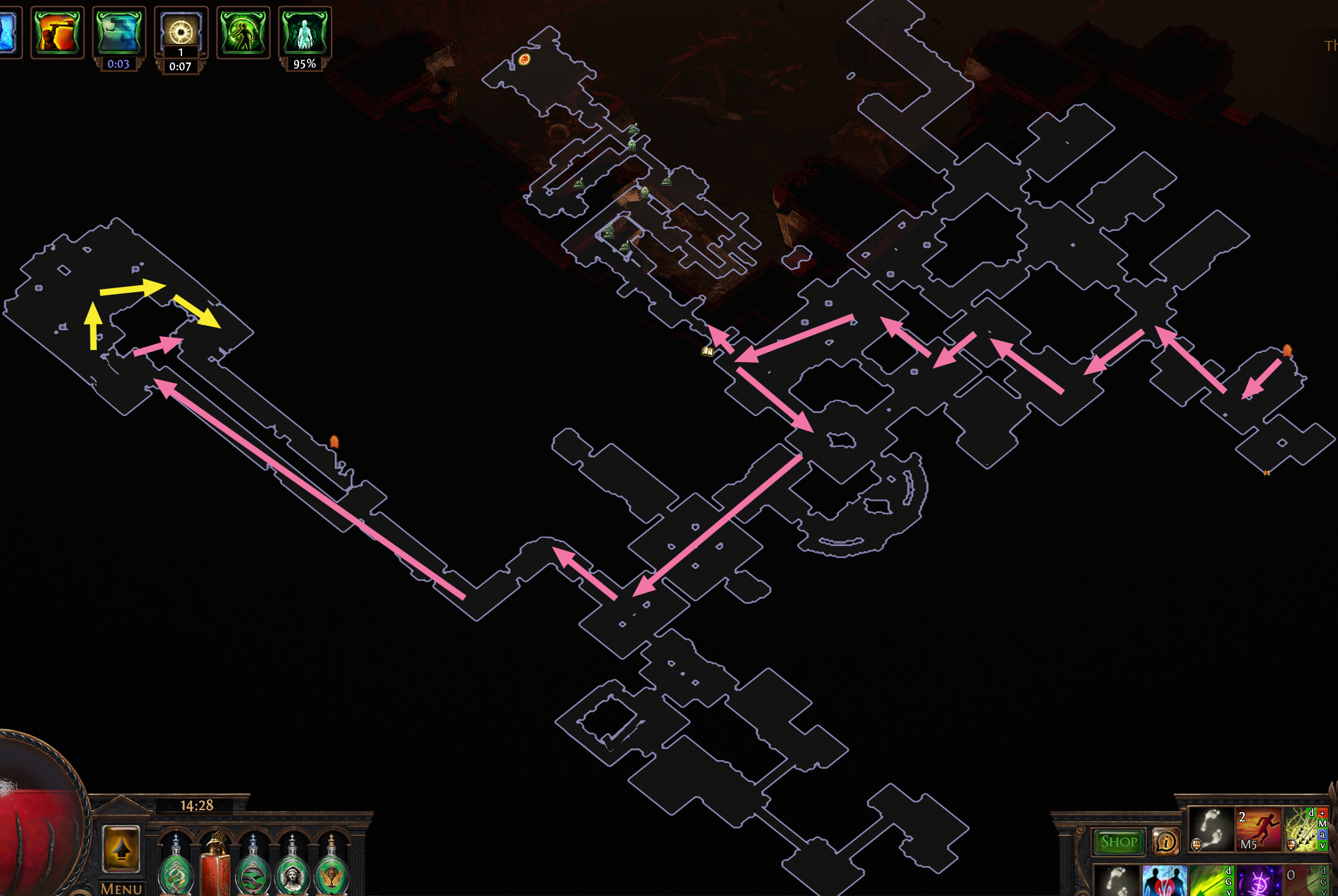The height and width of the screenshot is (896, 1338).
Task: Use the green flask with silver bust
Action: pos(292,869)
